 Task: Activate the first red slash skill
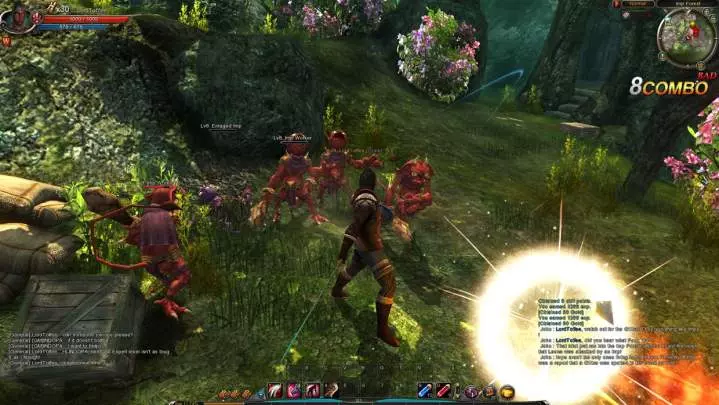pyautogui.click(x=275, y=390)
